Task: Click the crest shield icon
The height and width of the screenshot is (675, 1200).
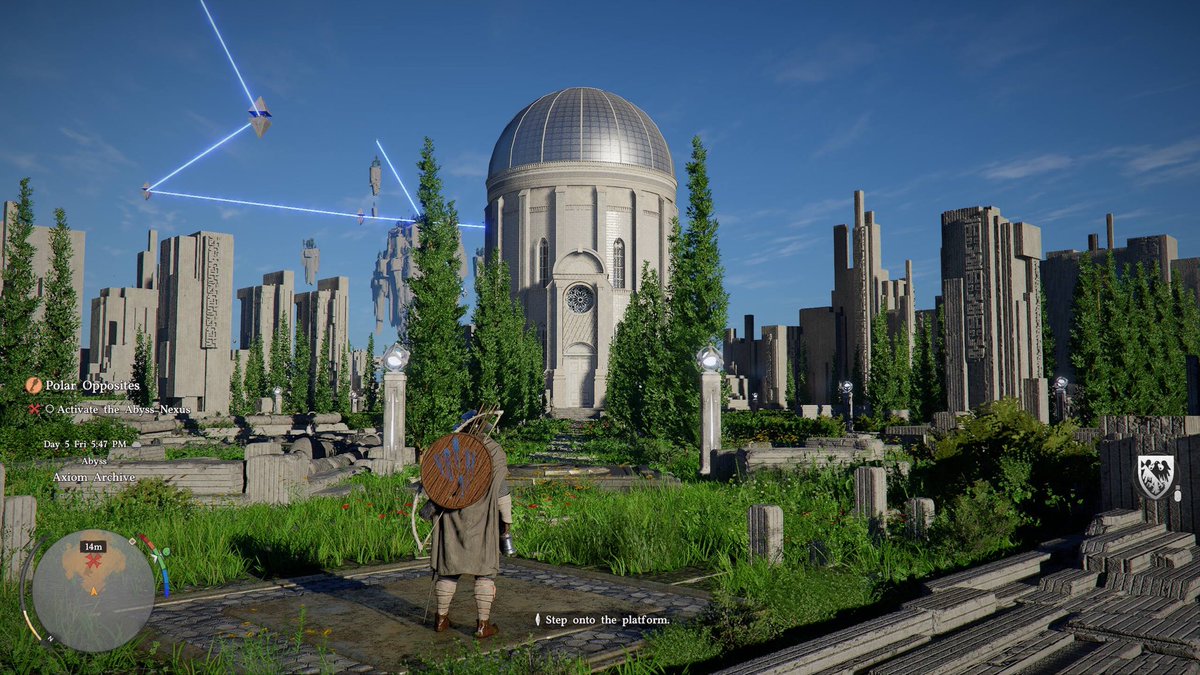Action: [1155, 476]
